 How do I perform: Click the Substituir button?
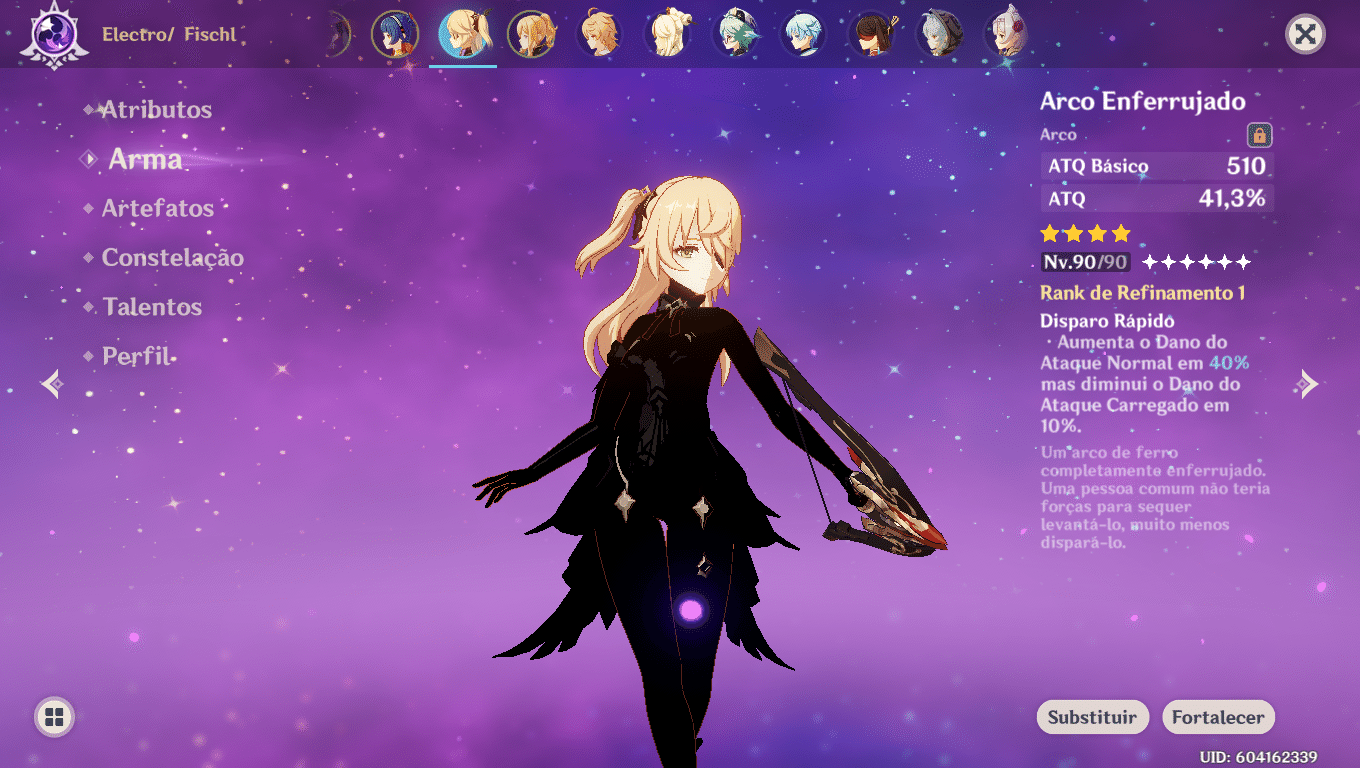(1092, 717)
